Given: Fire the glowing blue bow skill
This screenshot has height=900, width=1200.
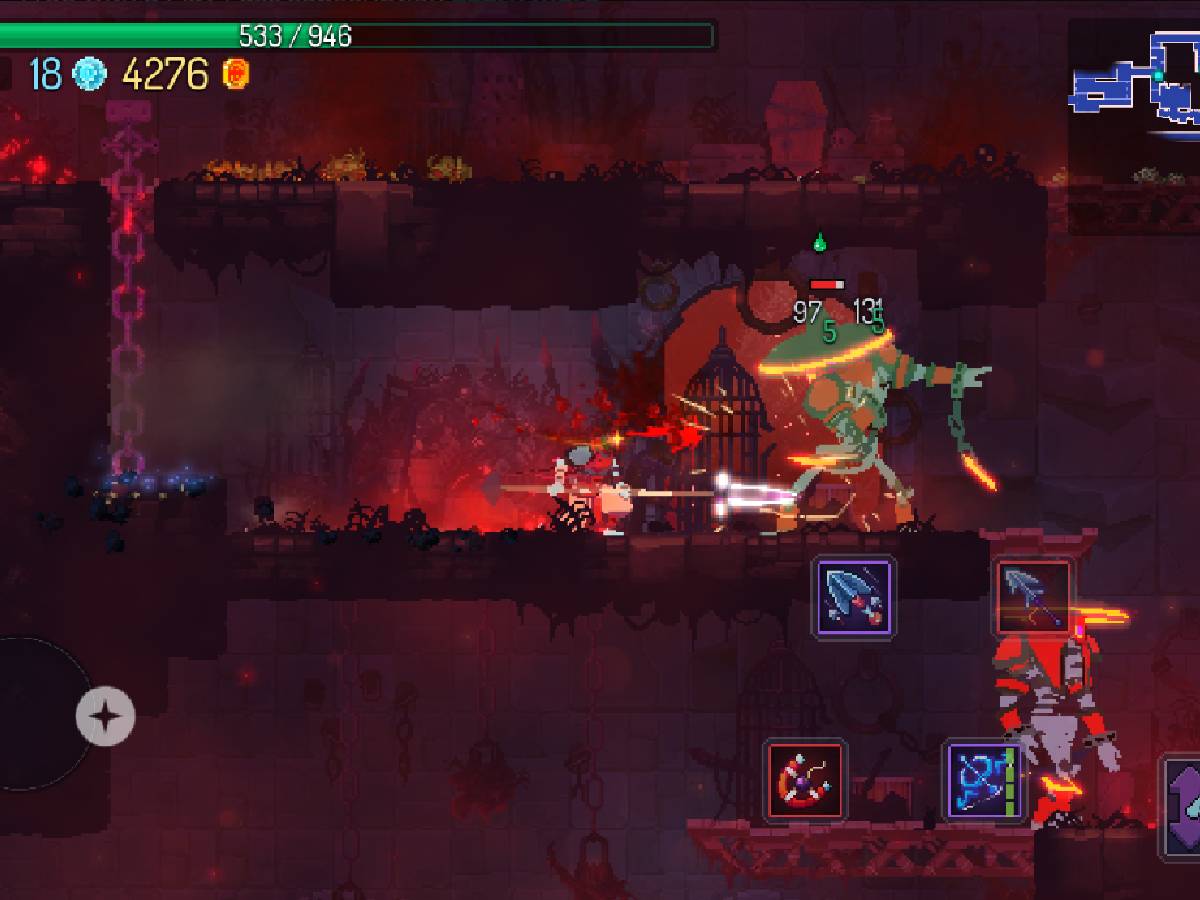Looking at the screenshot, I should [x=985, y=780].
